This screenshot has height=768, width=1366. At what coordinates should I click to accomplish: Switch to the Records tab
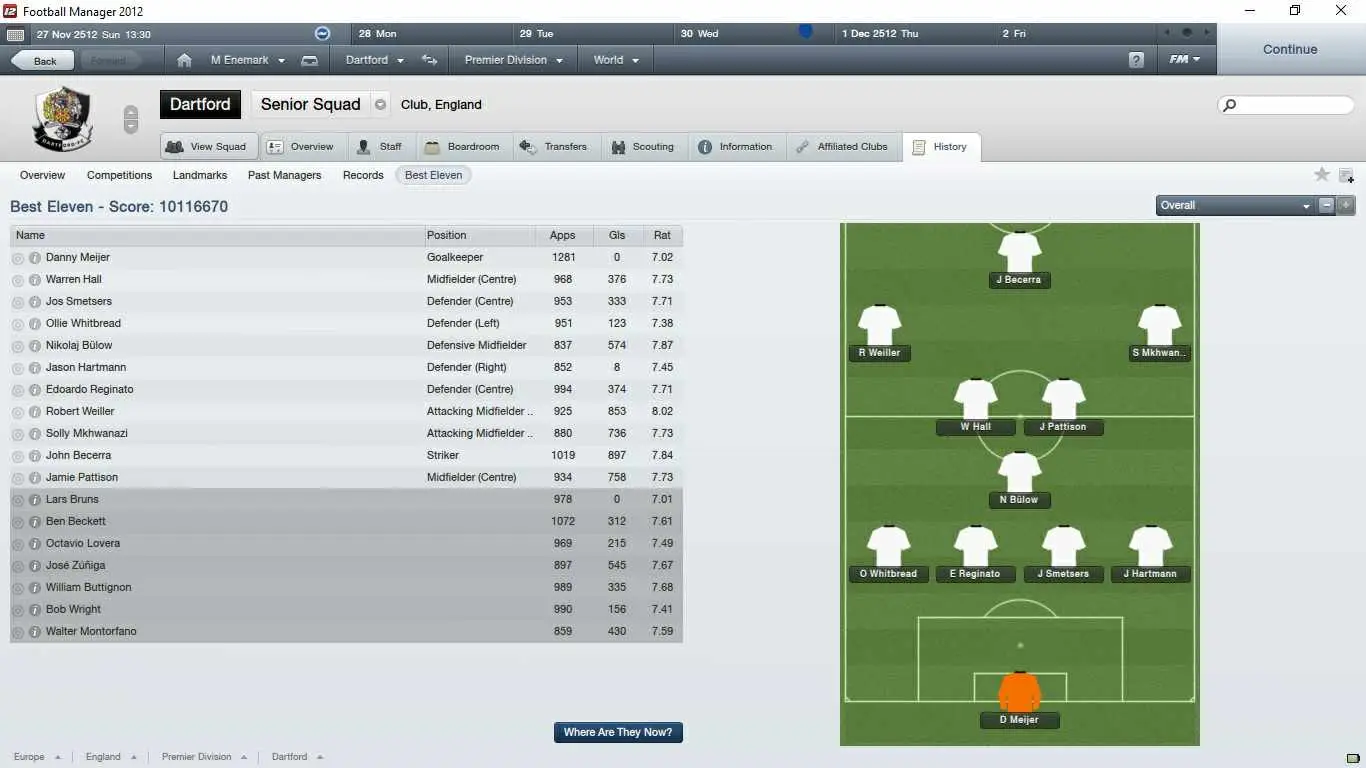(362, 175)
